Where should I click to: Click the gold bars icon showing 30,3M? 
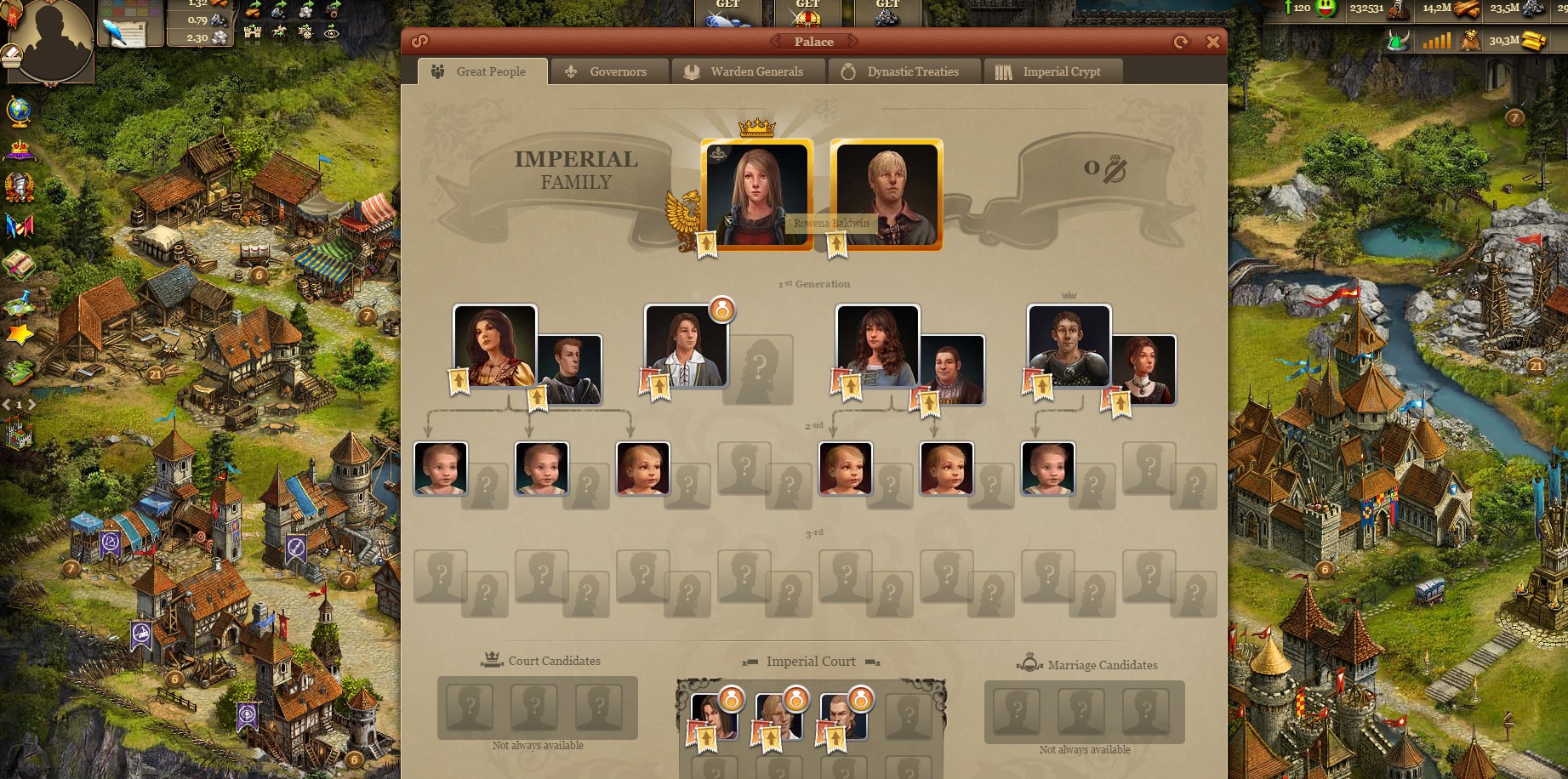(1535, 41)
